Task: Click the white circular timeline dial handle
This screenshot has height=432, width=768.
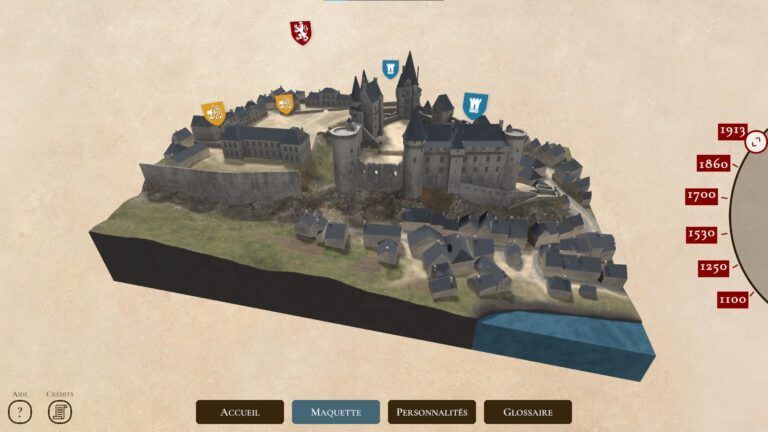Action: (757, 143)
